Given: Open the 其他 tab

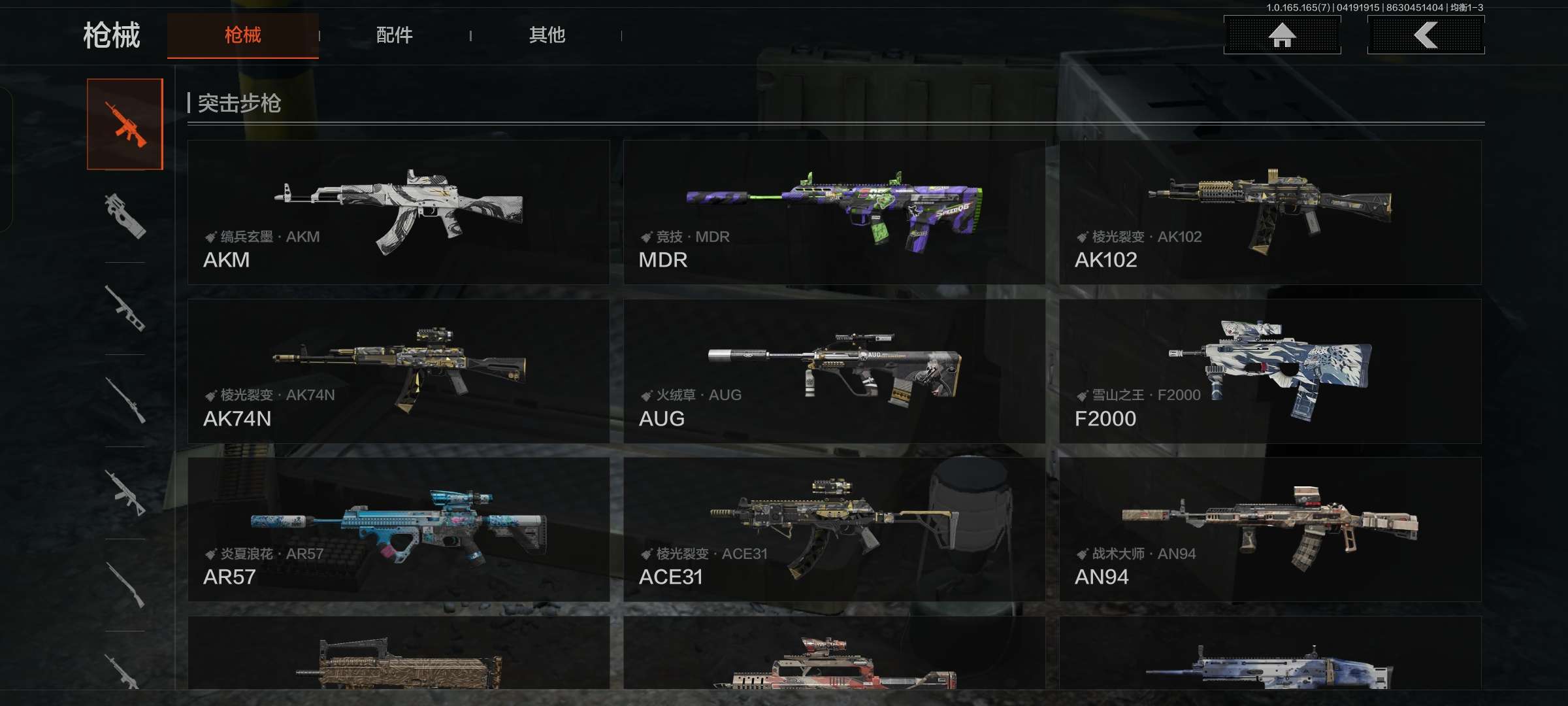Looking at the screenshot, I should [547, 35].
